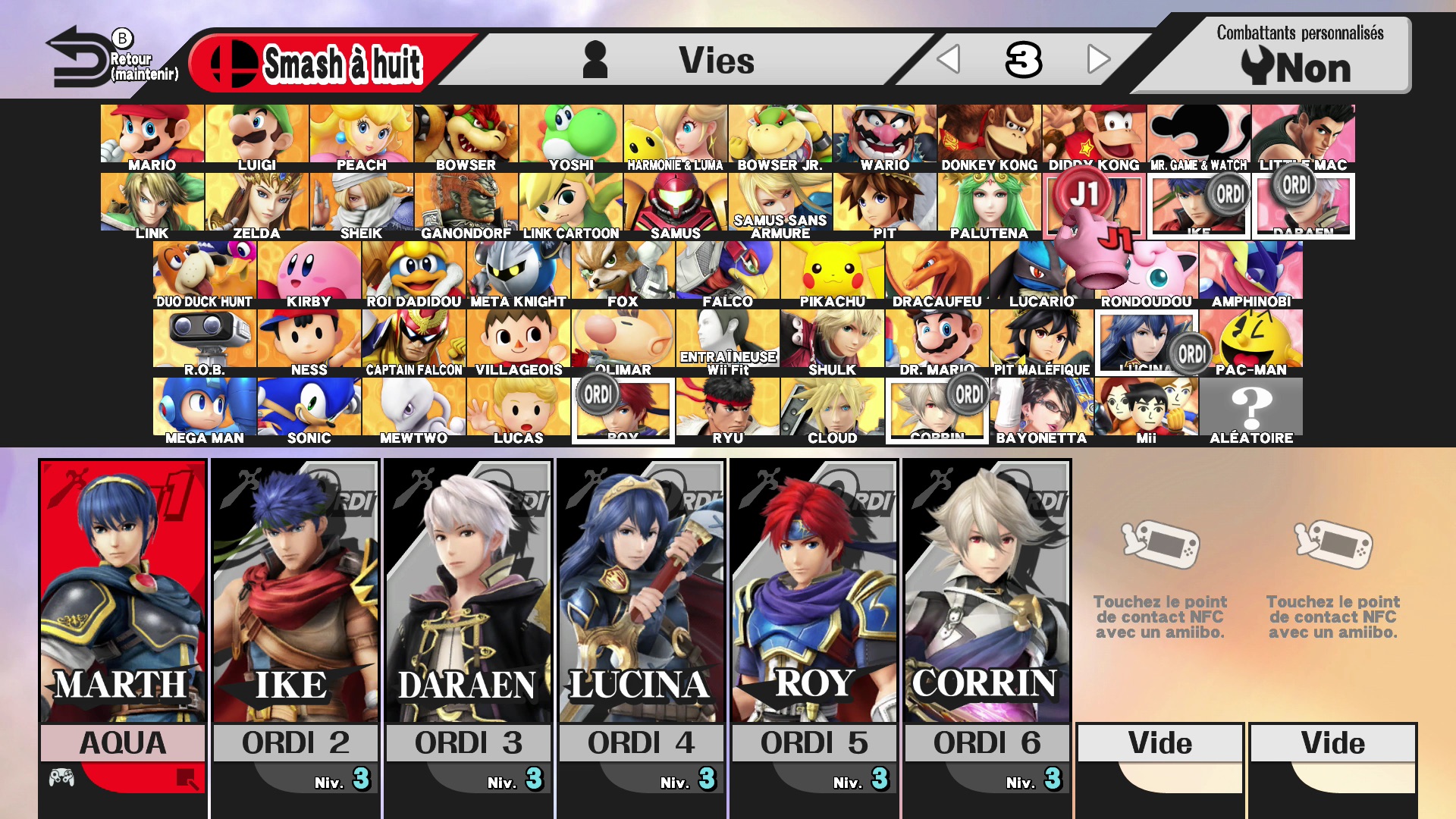The width and height of the screenshot is (1456, 819).
Task: Select Donkey Kong portrait
Action: point(989,136)
